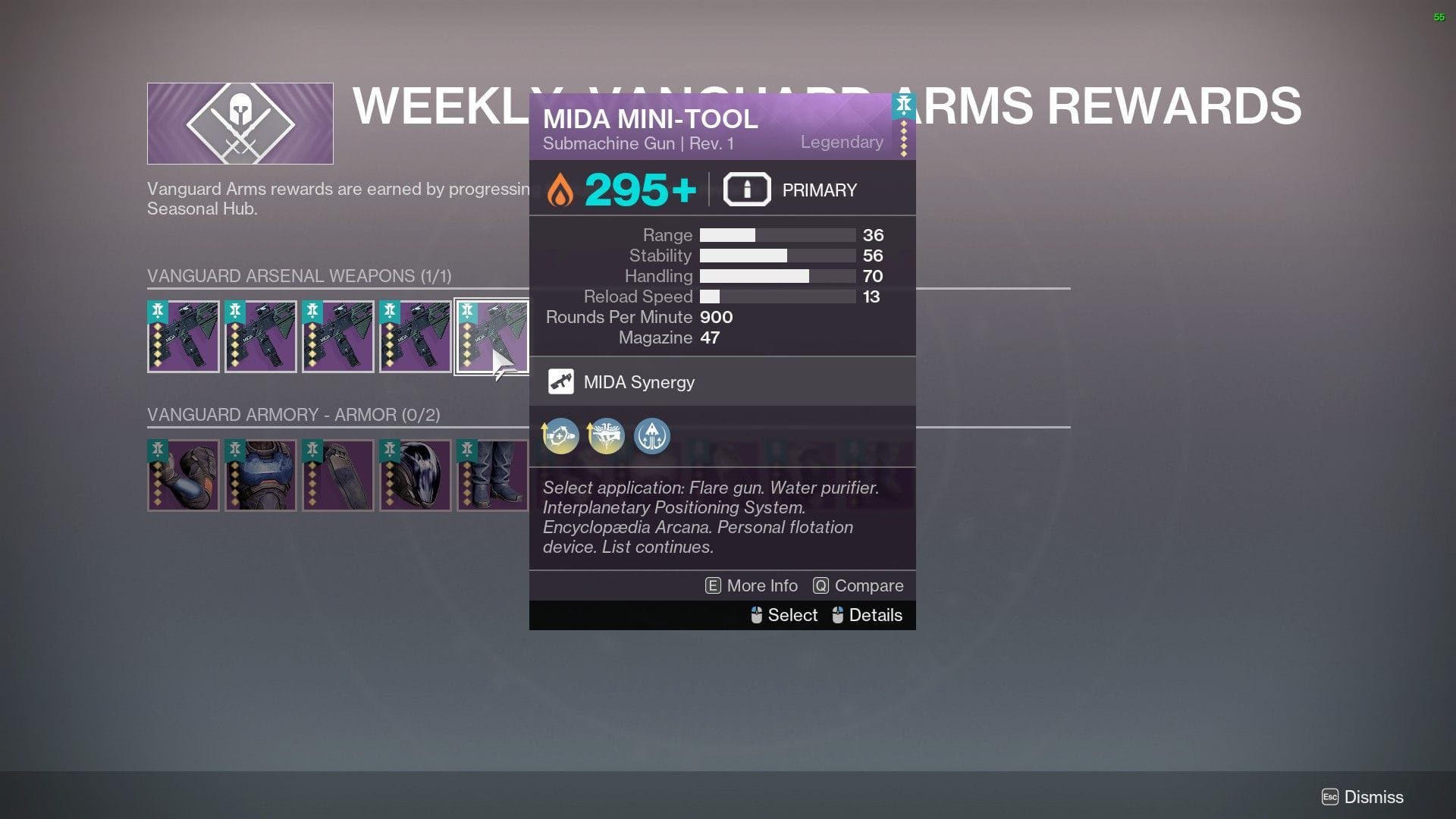Select the middle handling perk icon
This screenshot has width=1456, height=819.
click(x=605, y=436)
